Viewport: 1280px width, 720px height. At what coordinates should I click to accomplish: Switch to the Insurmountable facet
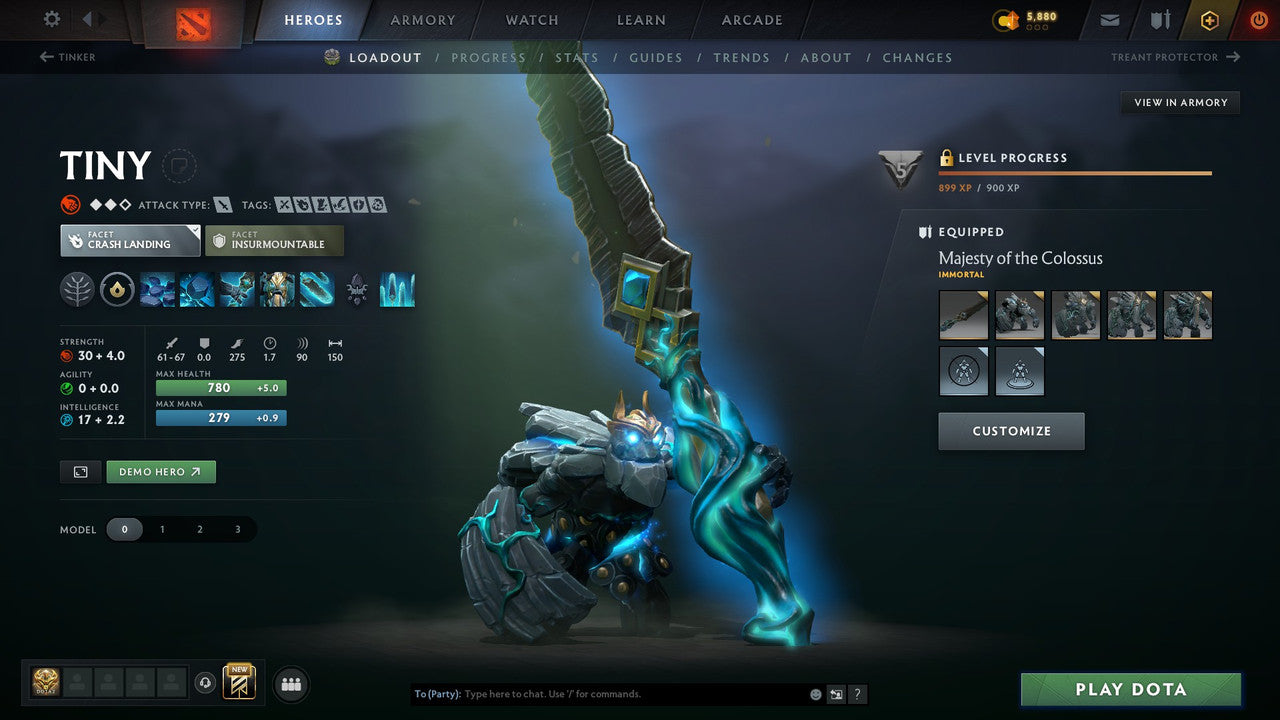point(275,240)
